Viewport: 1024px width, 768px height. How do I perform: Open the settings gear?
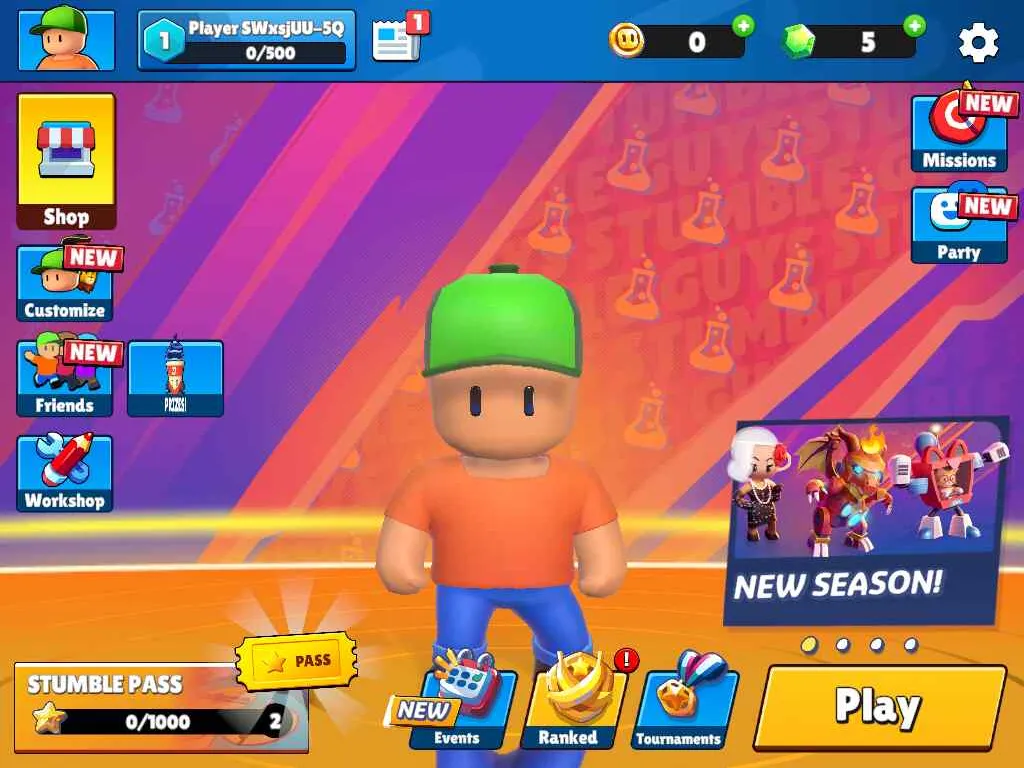tap(978, 42)
